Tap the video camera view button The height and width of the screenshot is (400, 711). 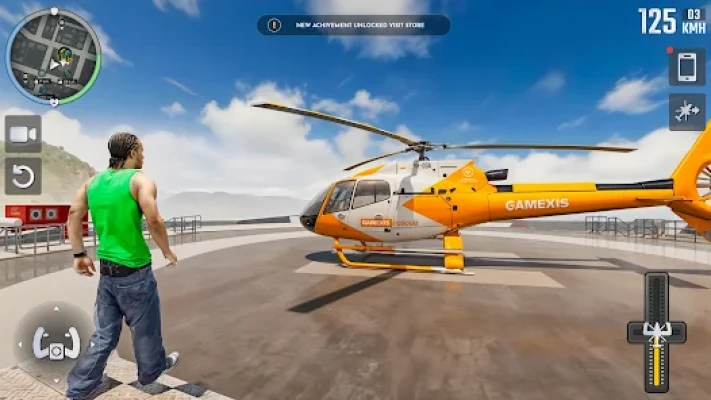coord(23,134)
